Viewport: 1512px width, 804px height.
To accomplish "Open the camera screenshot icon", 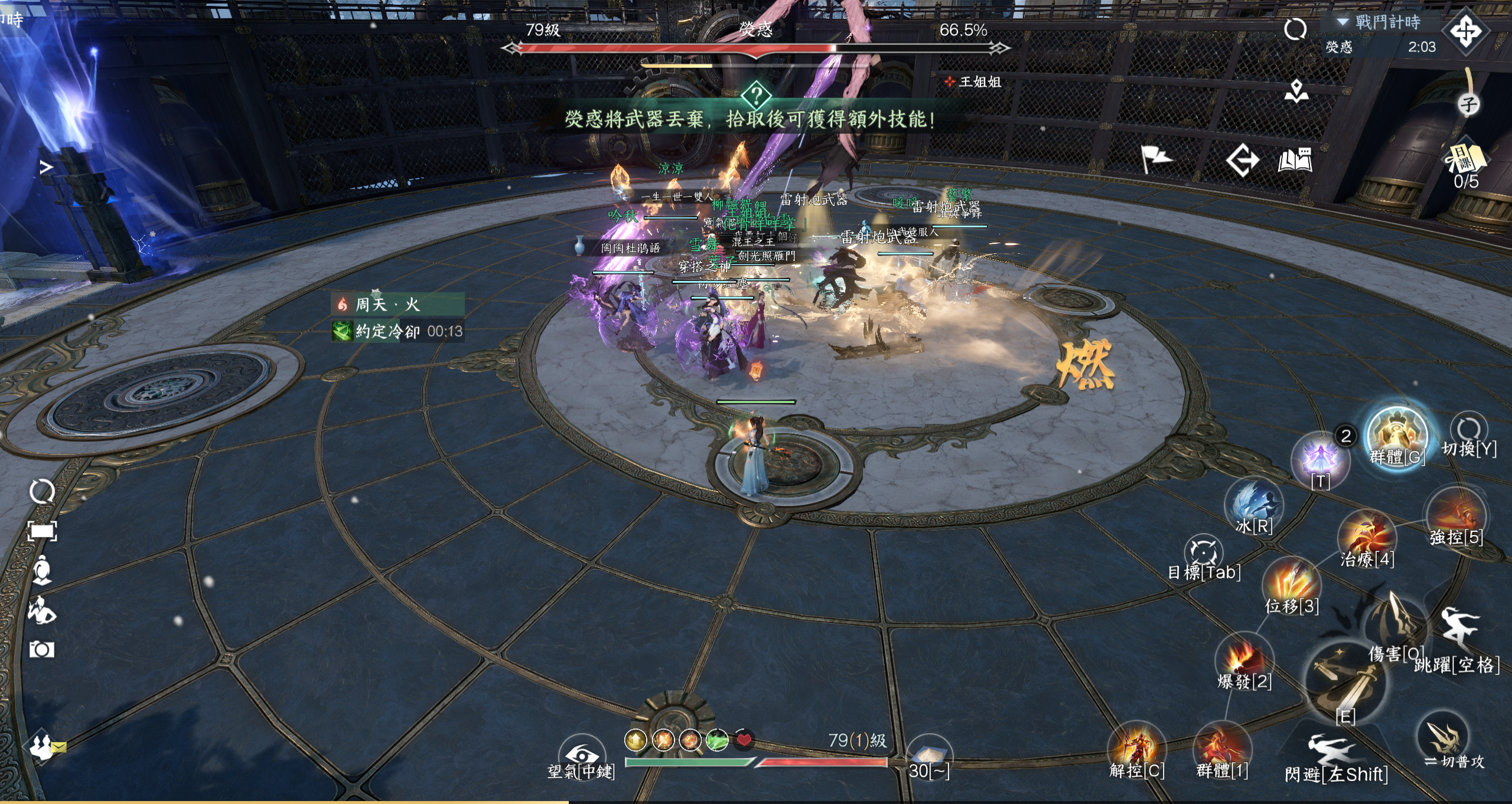I will (42, 650).
